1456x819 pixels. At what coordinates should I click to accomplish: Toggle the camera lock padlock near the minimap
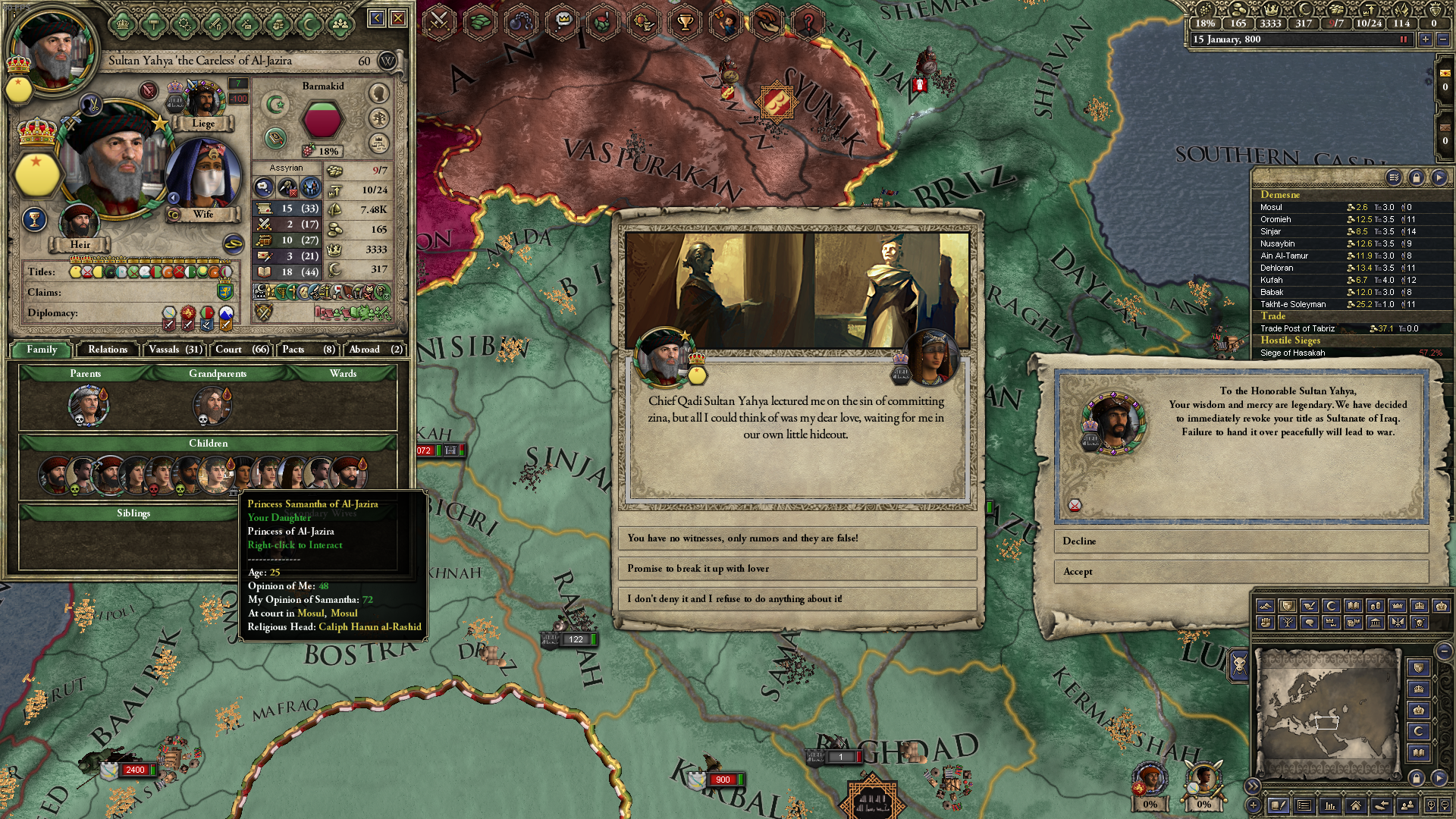[x=1417, y=778]
